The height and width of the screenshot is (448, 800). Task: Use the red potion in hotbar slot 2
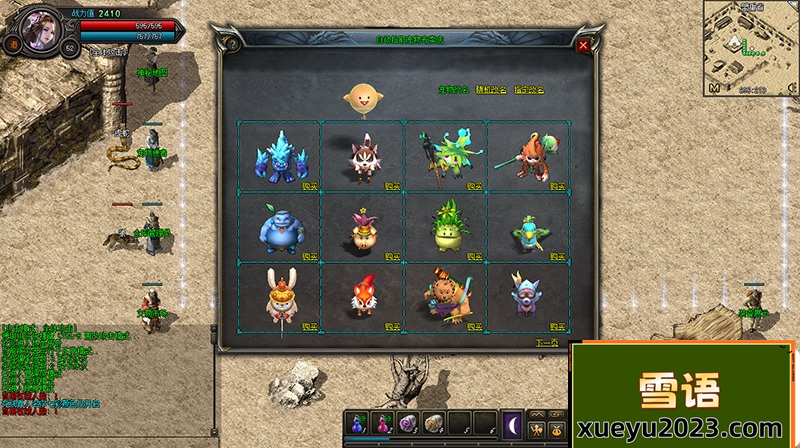pos(385,421)
